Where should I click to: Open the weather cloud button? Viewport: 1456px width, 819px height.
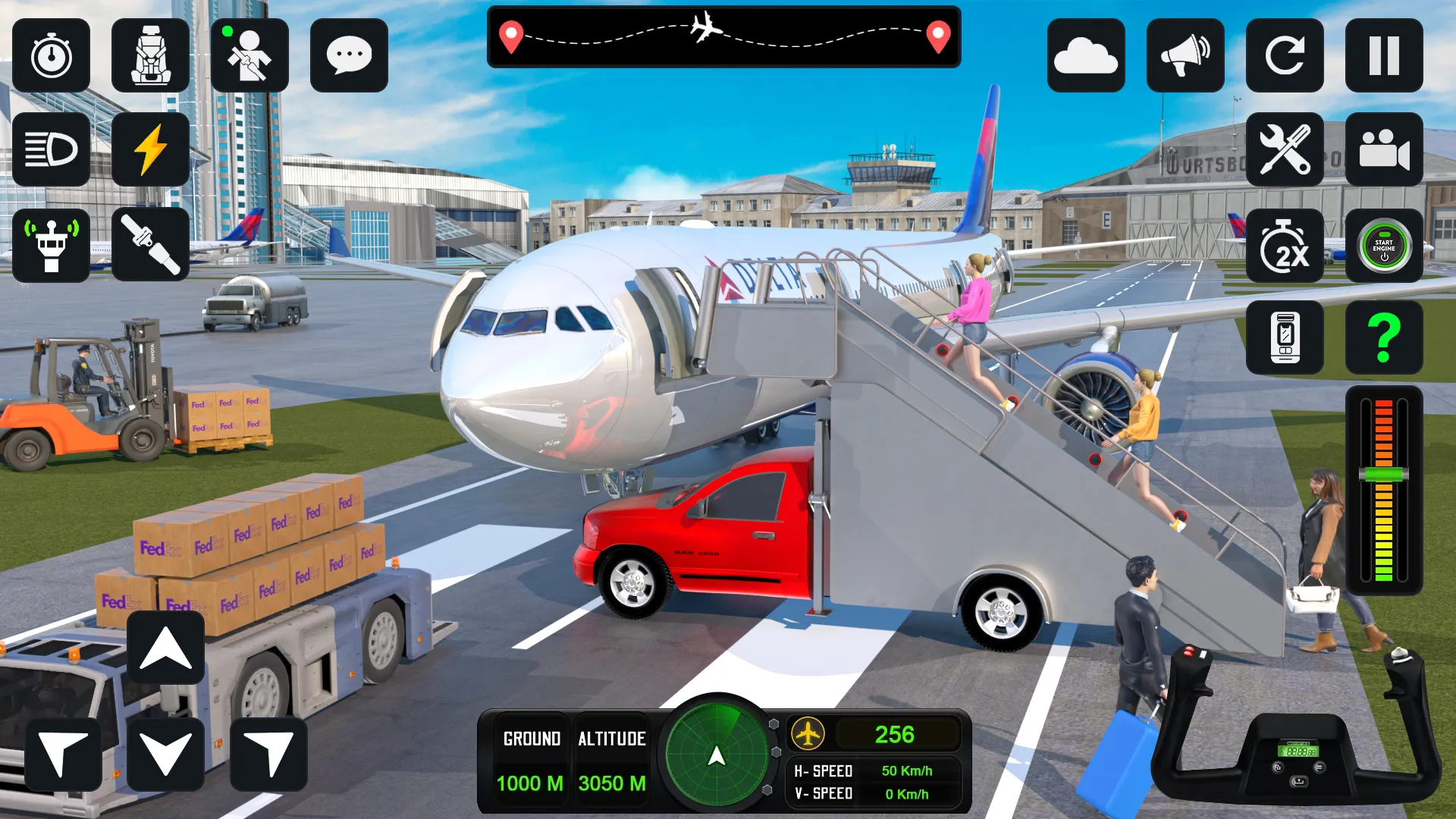1086,56
